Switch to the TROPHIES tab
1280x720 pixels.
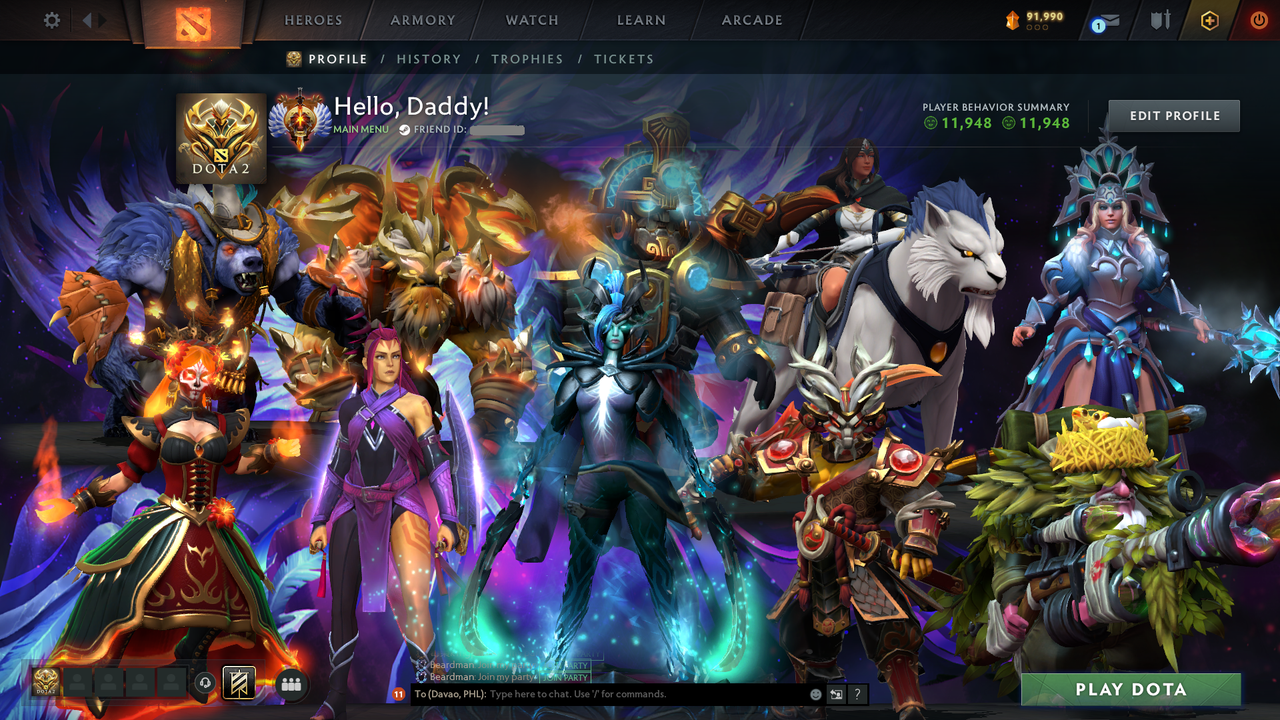(528, 59)
